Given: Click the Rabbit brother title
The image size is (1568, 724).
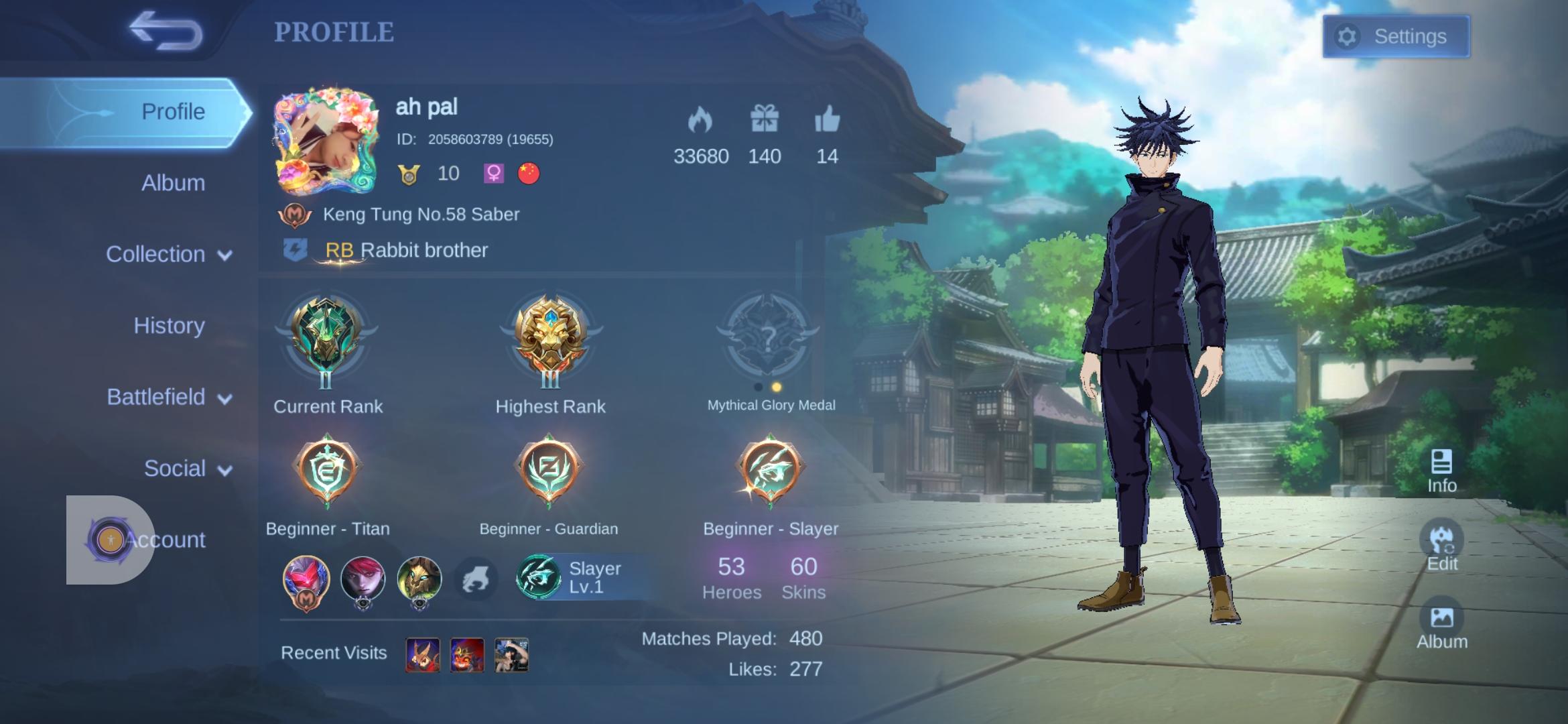Looking at the screenshot, I should tap(405, 250).
